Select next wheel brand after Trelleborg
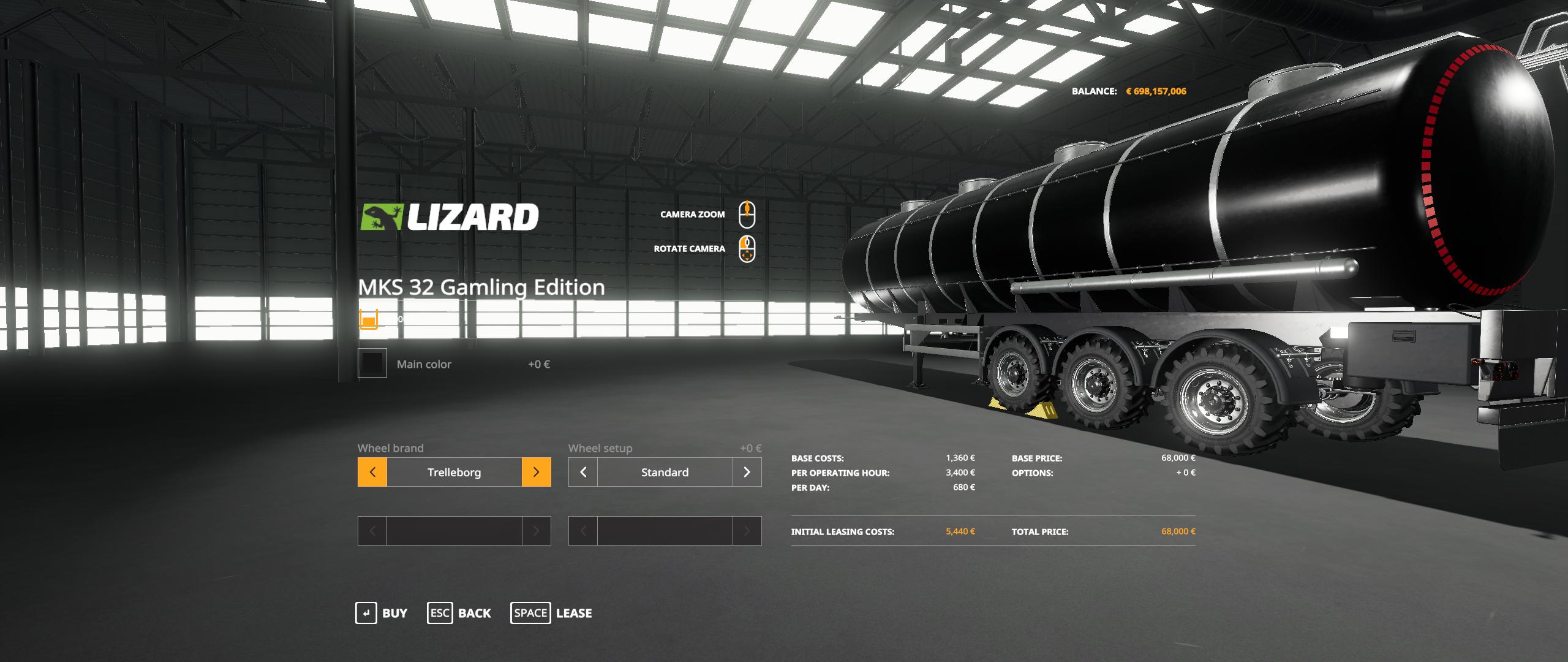This screenshot has height=662, width=1568. click(x=536, y=472)
